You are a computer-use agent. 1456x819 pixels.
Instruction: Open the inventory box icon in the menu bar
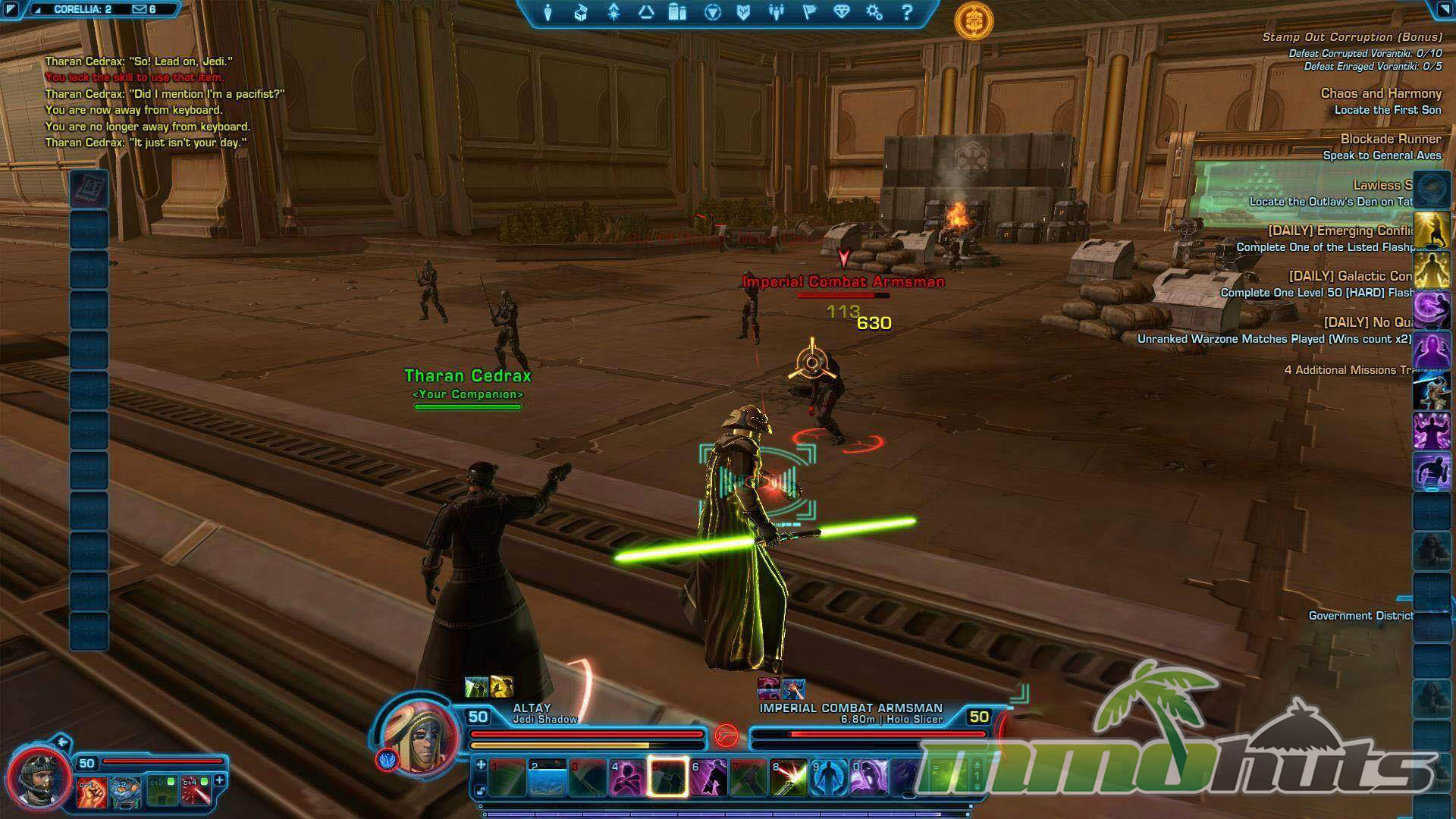[x=580, y=13]
